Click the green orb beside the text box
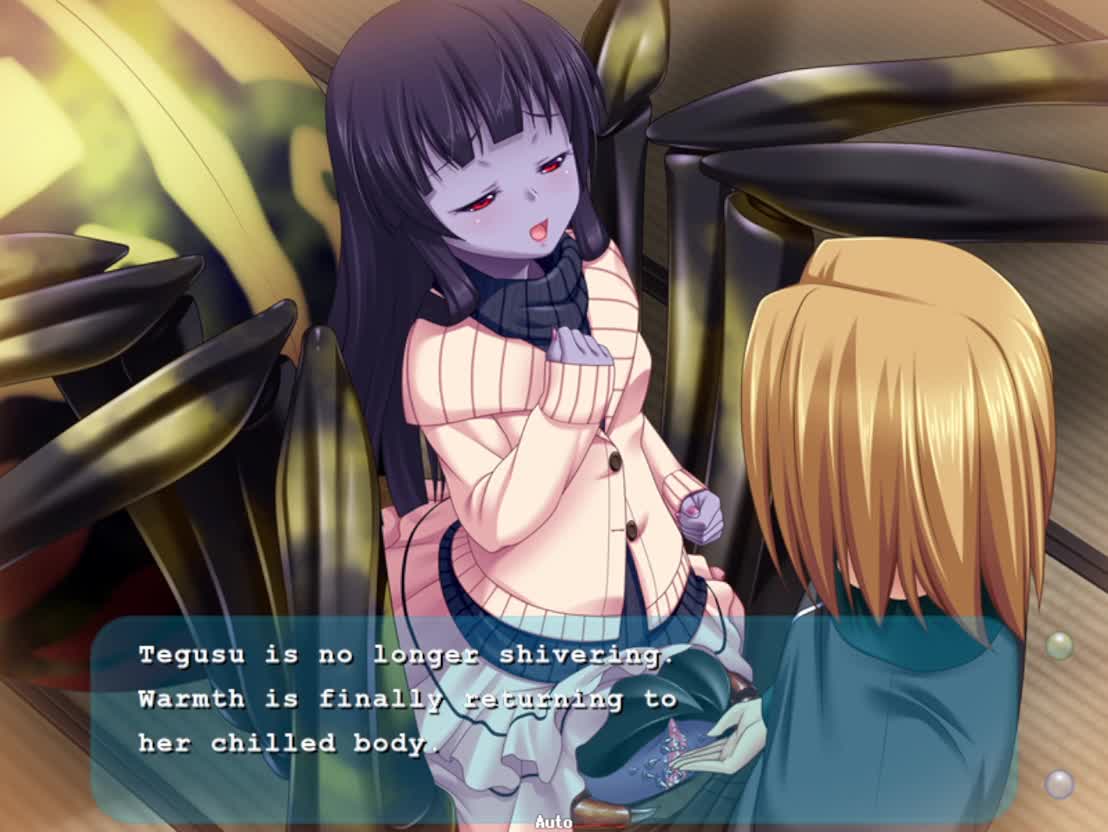1108x832 pixels. pyautogui.click(x=1059, y=646)
